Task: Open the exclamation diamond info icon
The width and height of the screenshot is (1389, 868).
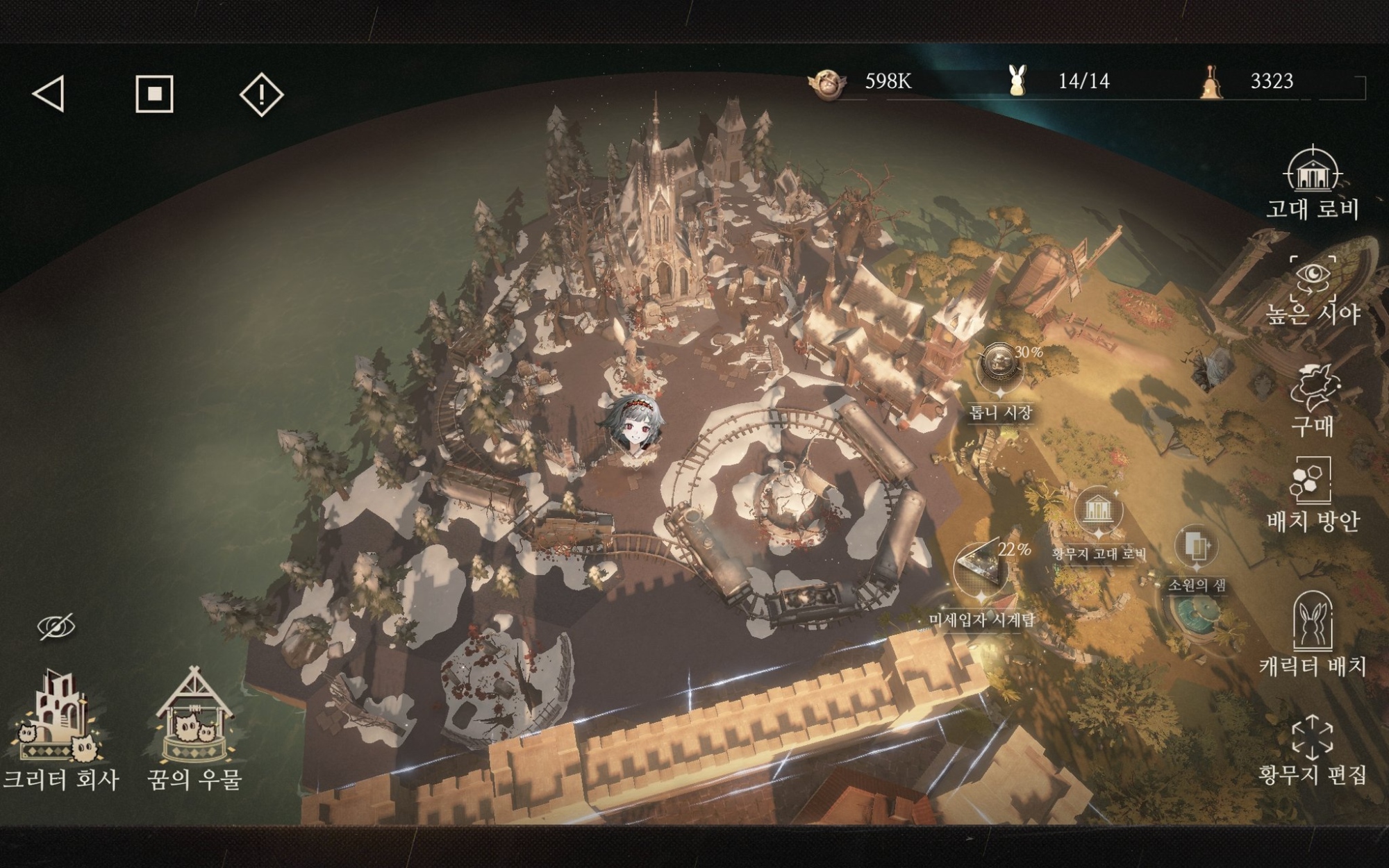Action: (x=261, y=94)
